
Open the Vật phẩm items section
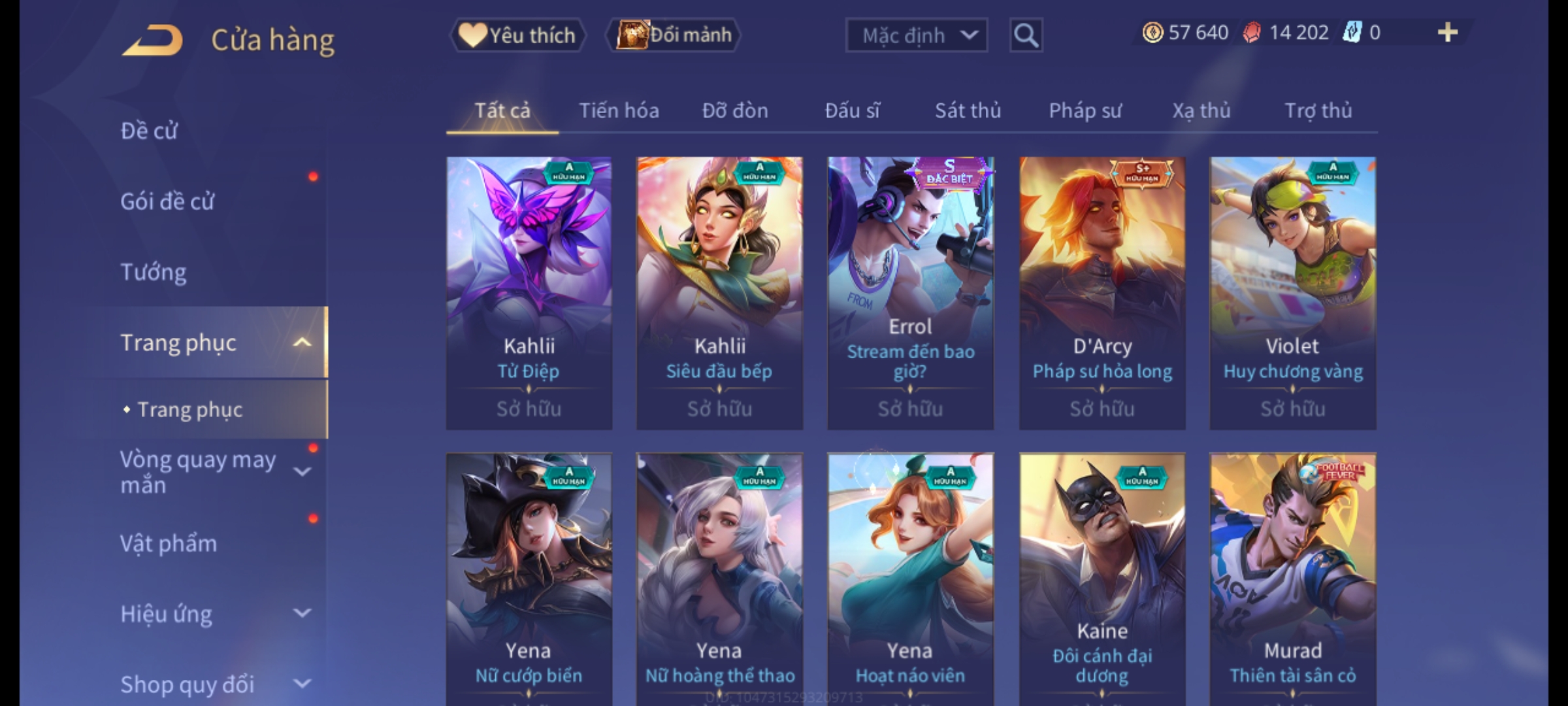click(169, 544)
